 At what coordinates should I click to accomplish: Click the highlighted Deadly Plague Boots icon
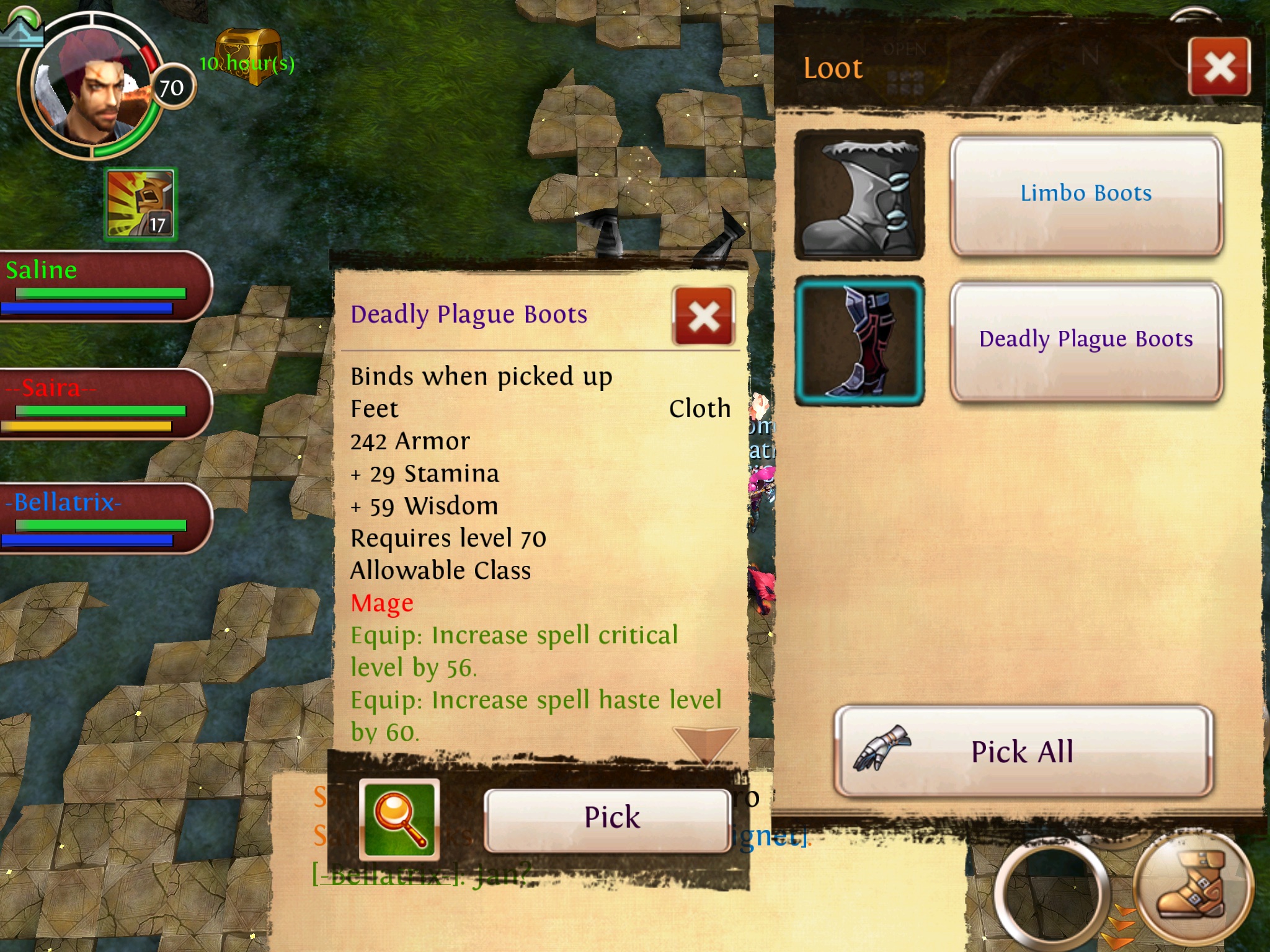pos(859,341)
